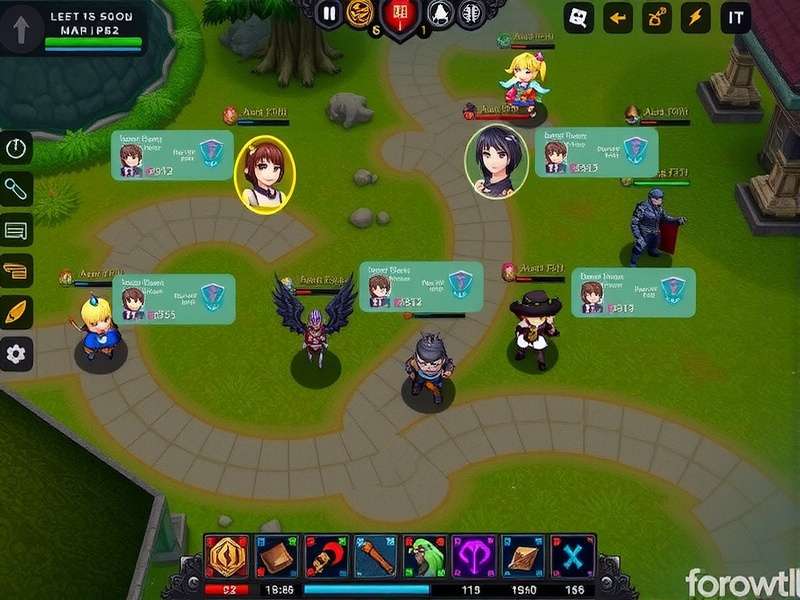
Task: Select the brown-haired girl yellow portrait
Action: 265,175
